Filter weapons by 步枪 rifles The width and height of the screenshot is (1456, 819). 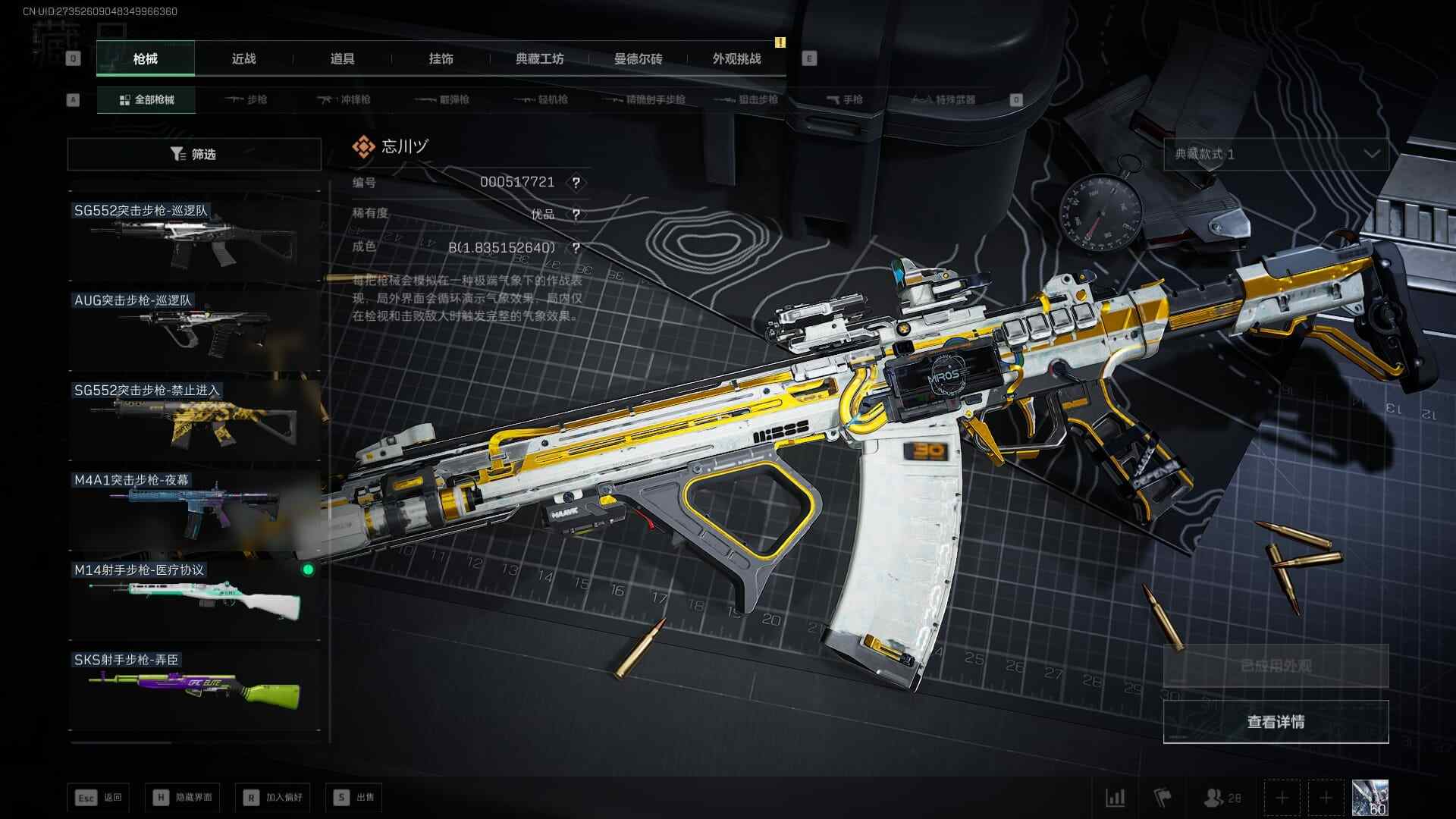tap(246, 99)
